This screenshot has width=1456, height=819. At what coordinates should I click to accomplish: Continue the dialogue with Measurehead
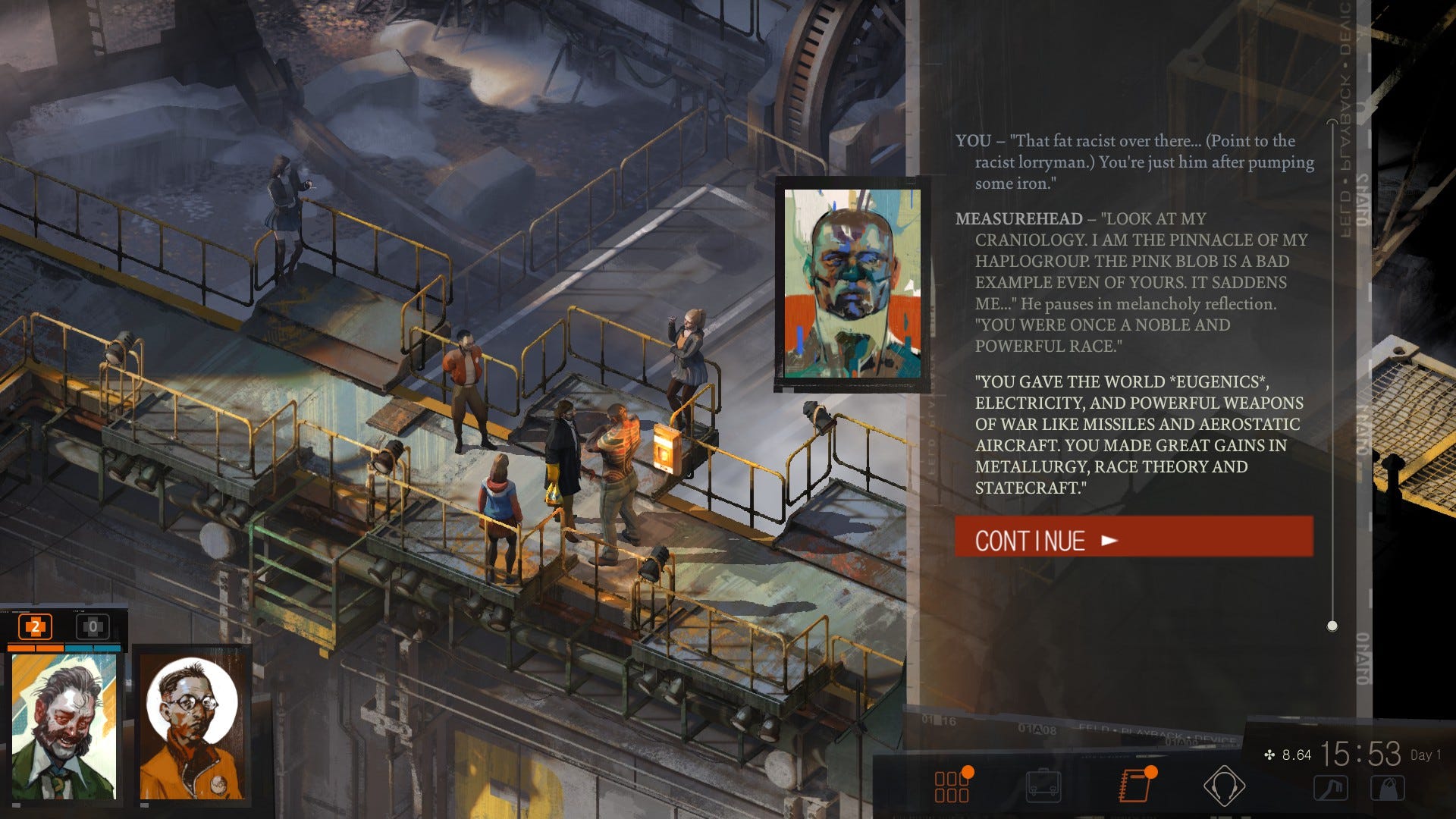tap(1133, 539)
